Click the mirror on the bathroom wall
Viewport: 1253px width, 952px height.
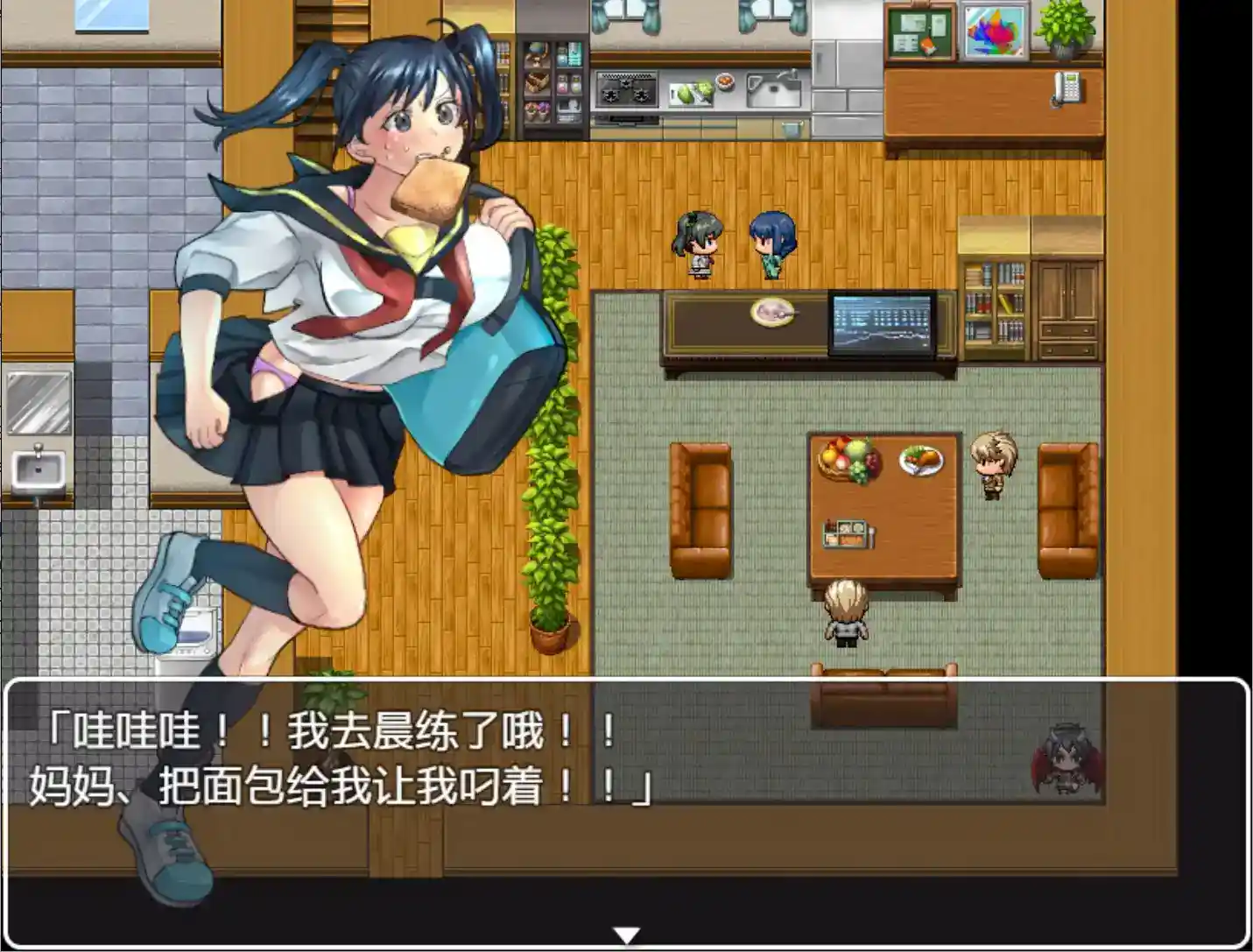pyautogui.click(x=39, y=403)
